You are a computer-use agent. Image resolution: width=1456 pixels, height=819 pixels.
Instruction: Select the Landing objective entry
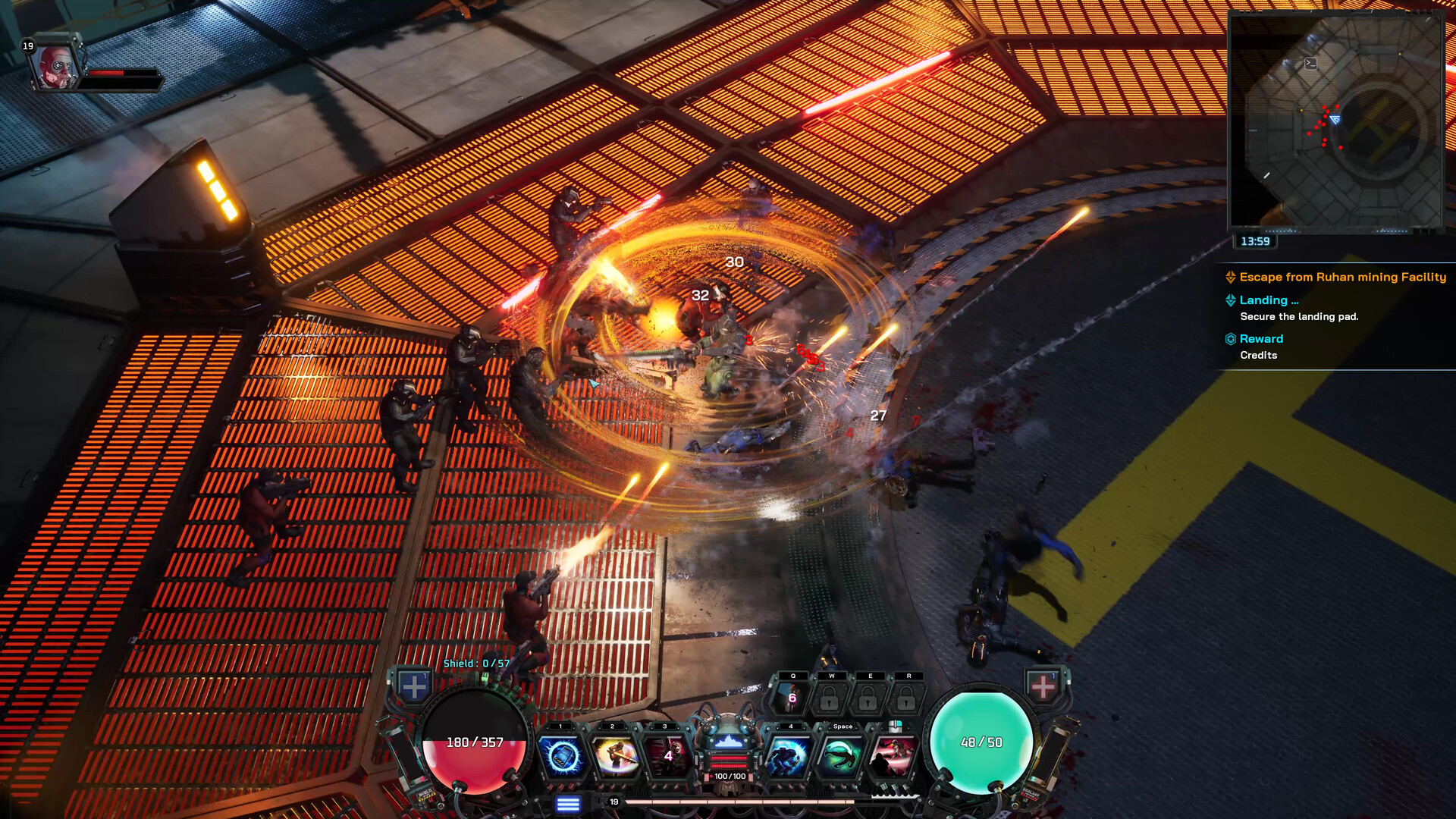[x=1269, y=300]
